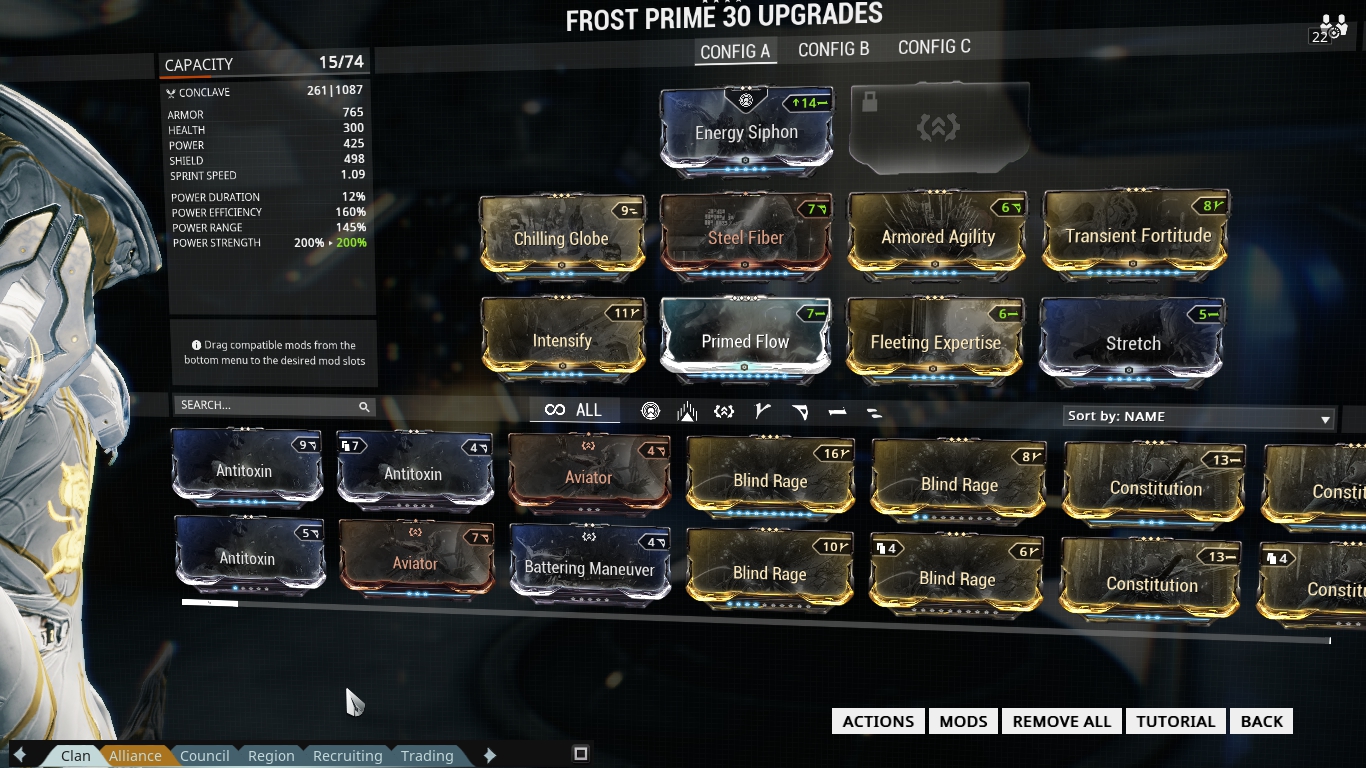Select the Zenurik polarity filter icon
Screen dimensions: 1366x768
click(x=872, y=410)
